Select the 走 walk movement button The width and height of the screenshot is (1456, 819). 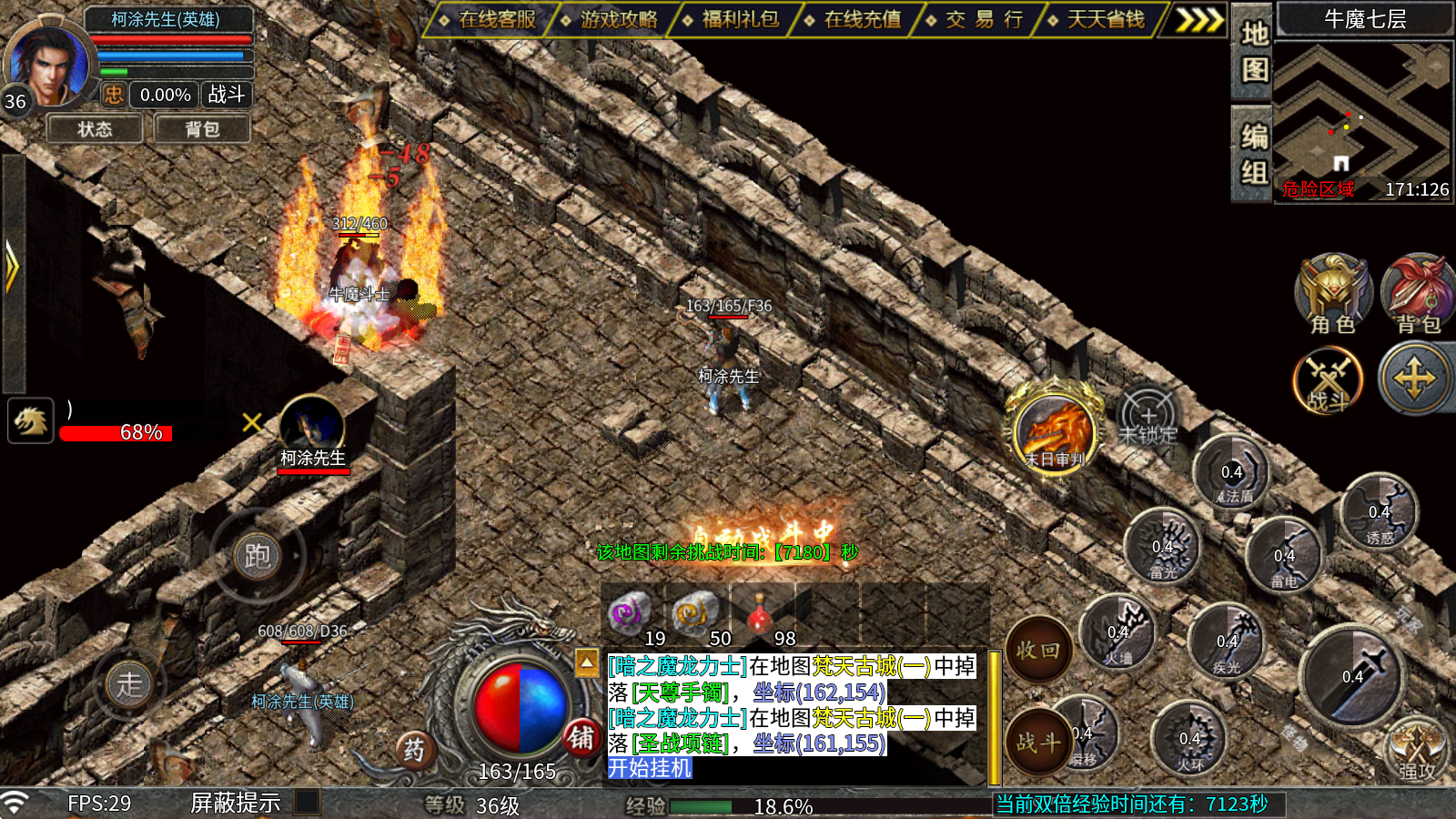point(129,684)
